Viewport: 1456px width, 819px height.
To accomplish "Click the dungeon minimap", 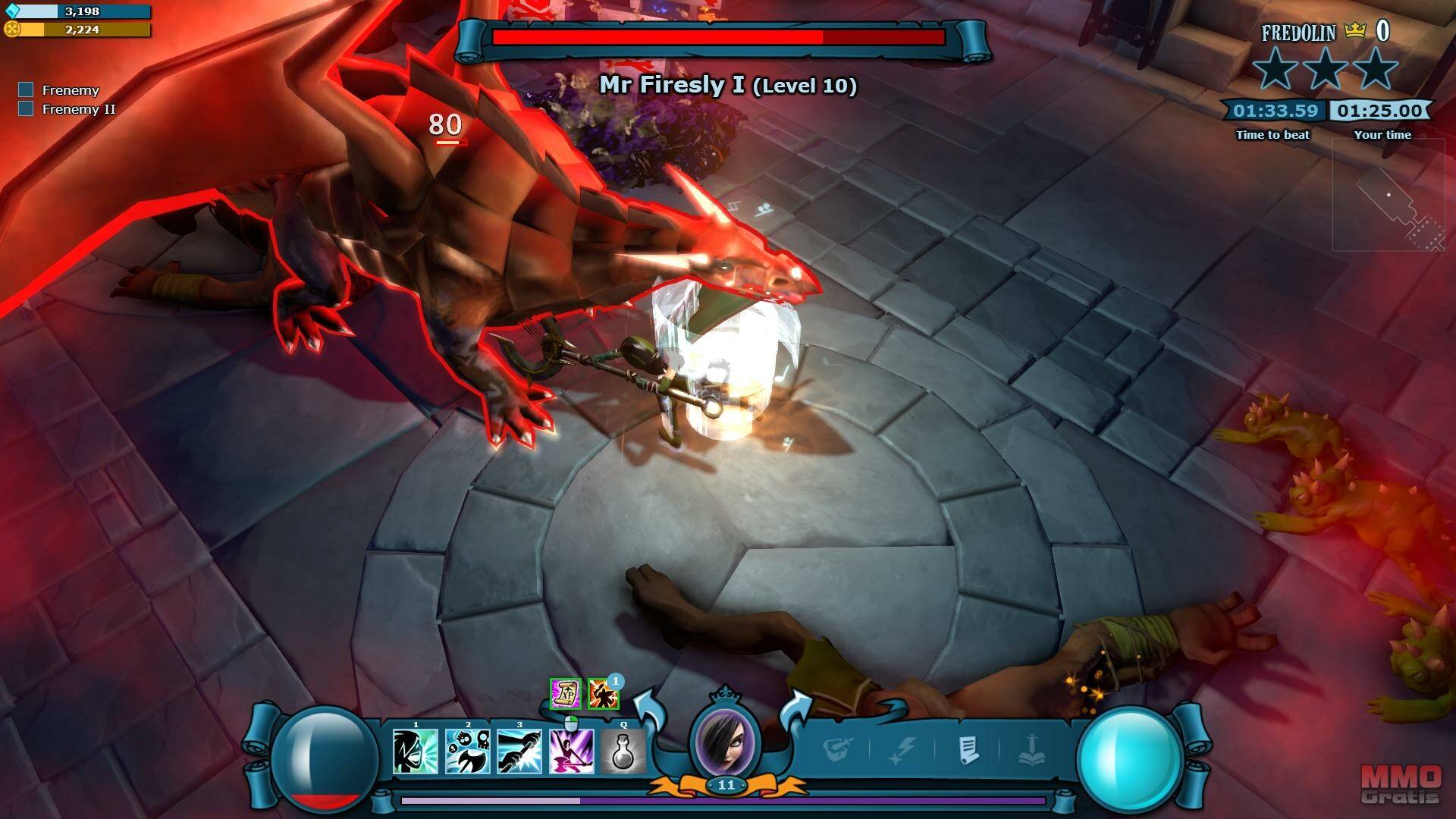I will coord(1389,196).
